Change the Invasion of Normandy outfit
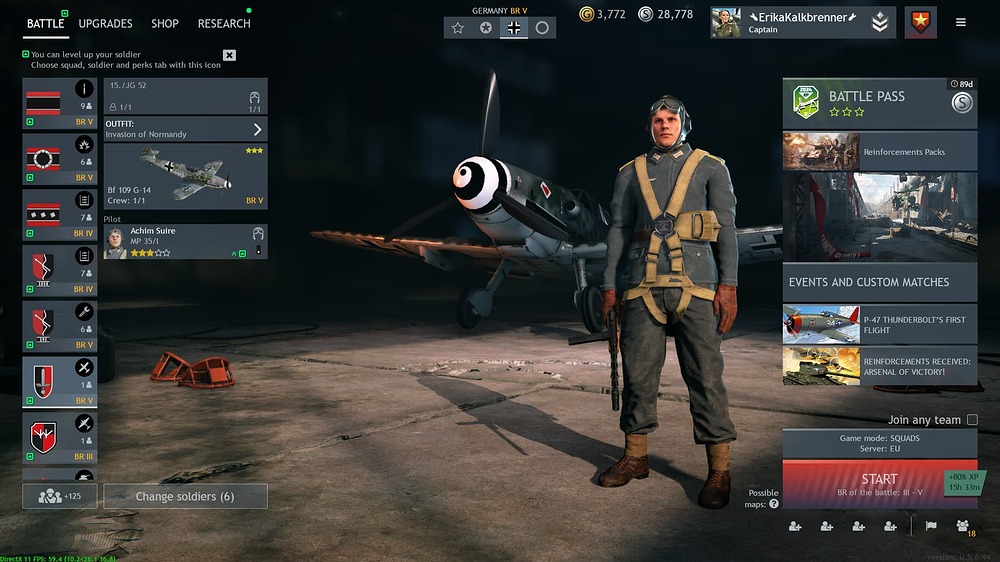 [185, 129]
